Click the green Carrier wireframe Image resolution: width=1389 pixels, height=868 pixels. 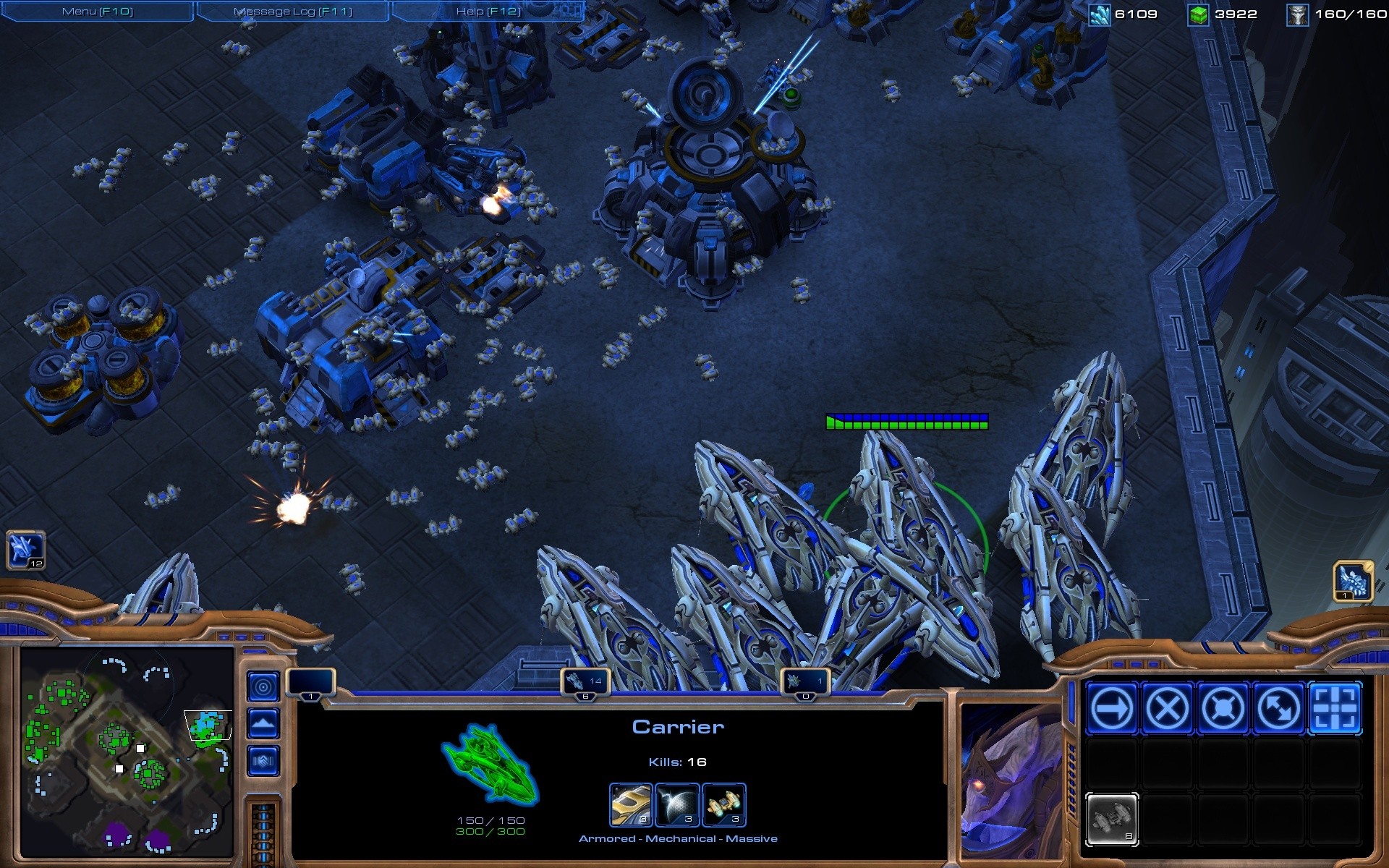pos(490,765)
